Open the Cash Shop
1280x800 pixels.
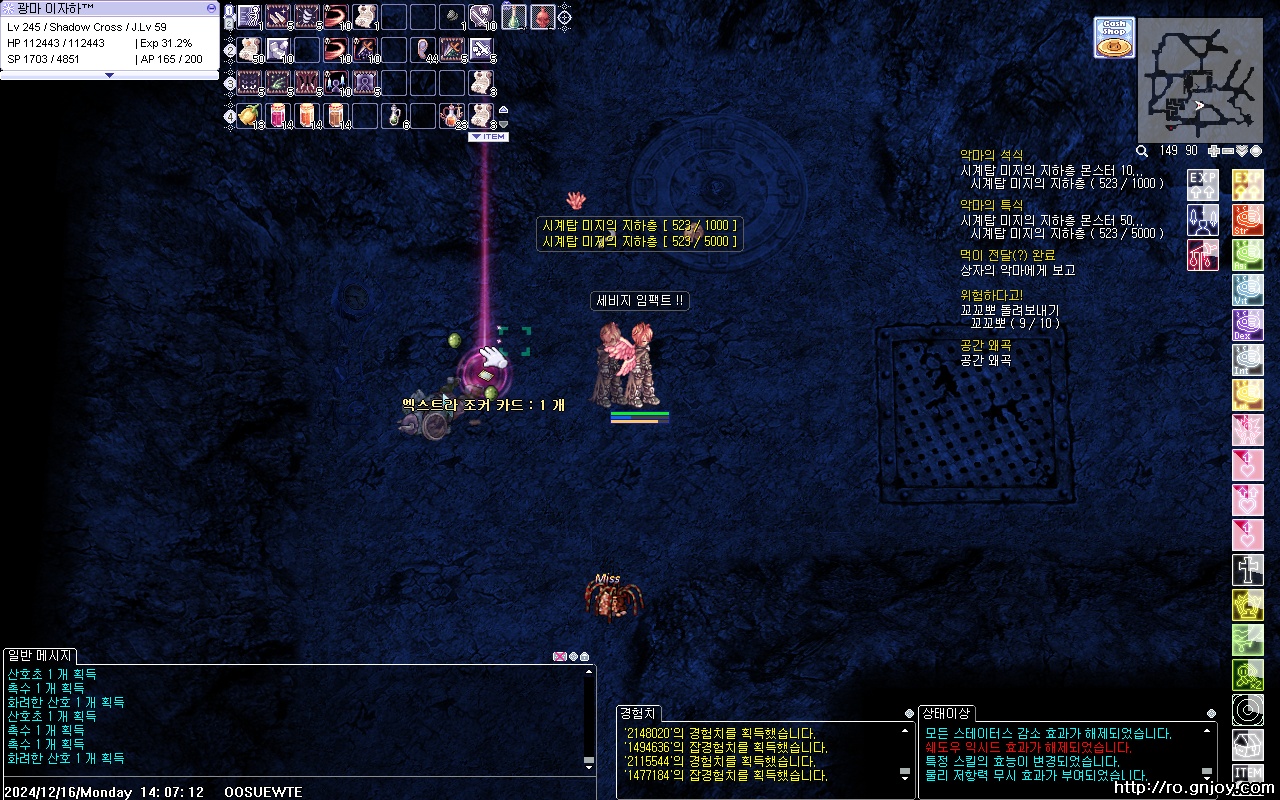click(x=1114, y=38)
